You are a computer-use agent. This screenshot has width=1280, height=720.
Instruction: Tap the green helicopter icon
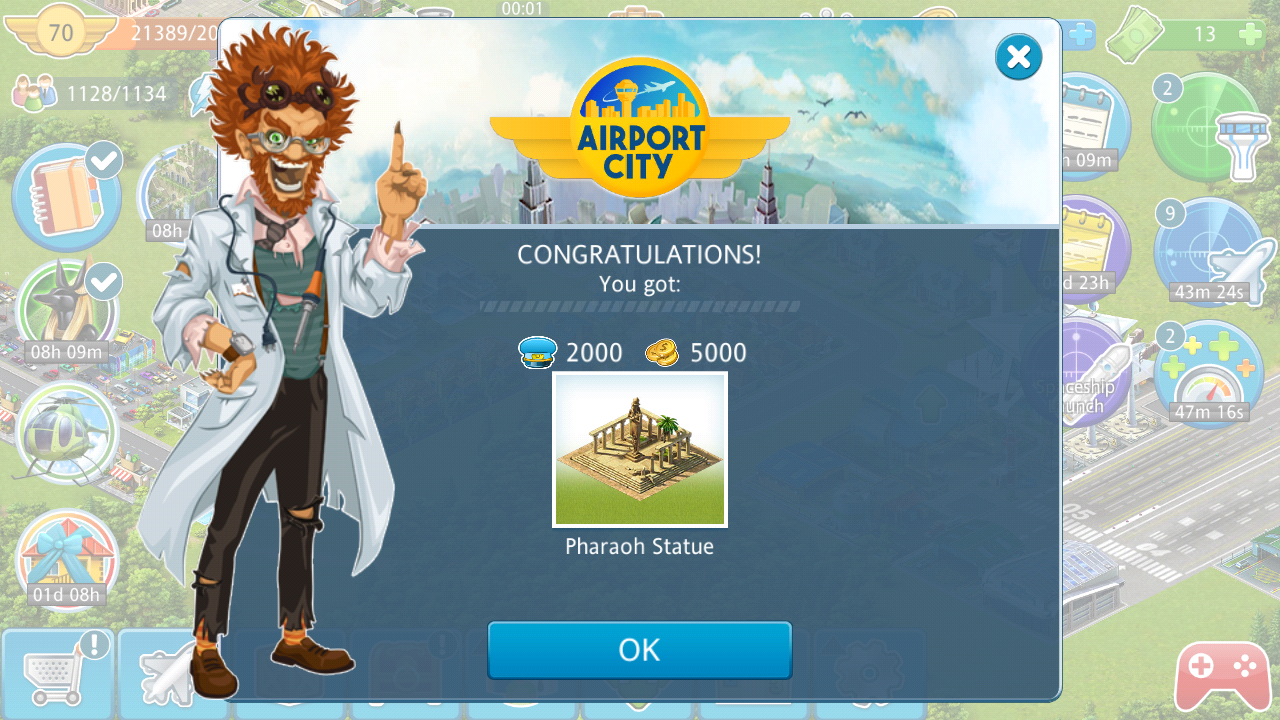(x=66, y=435)
